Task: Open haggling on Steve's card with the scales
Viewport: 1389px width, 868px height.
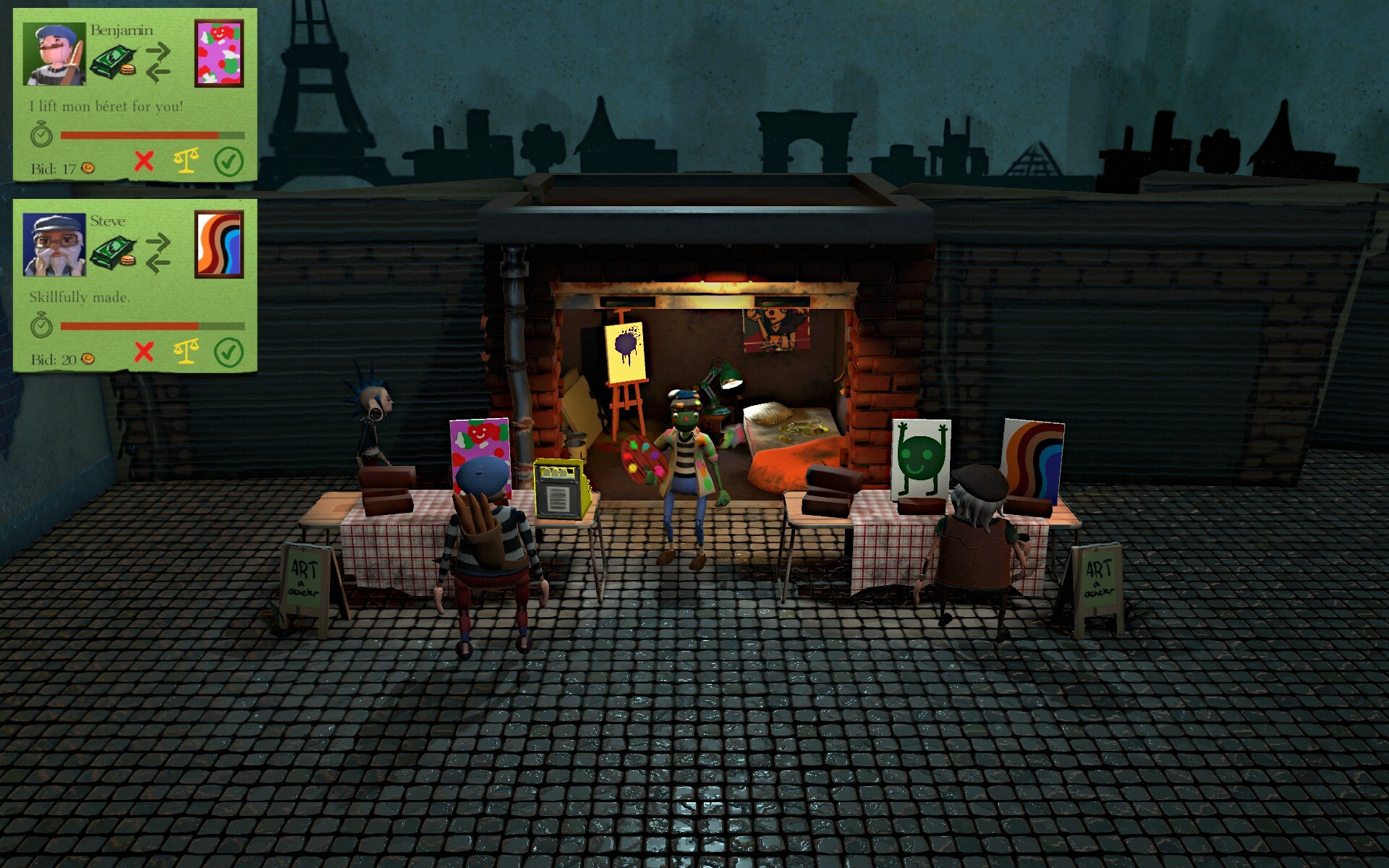Action: point(186,353)
